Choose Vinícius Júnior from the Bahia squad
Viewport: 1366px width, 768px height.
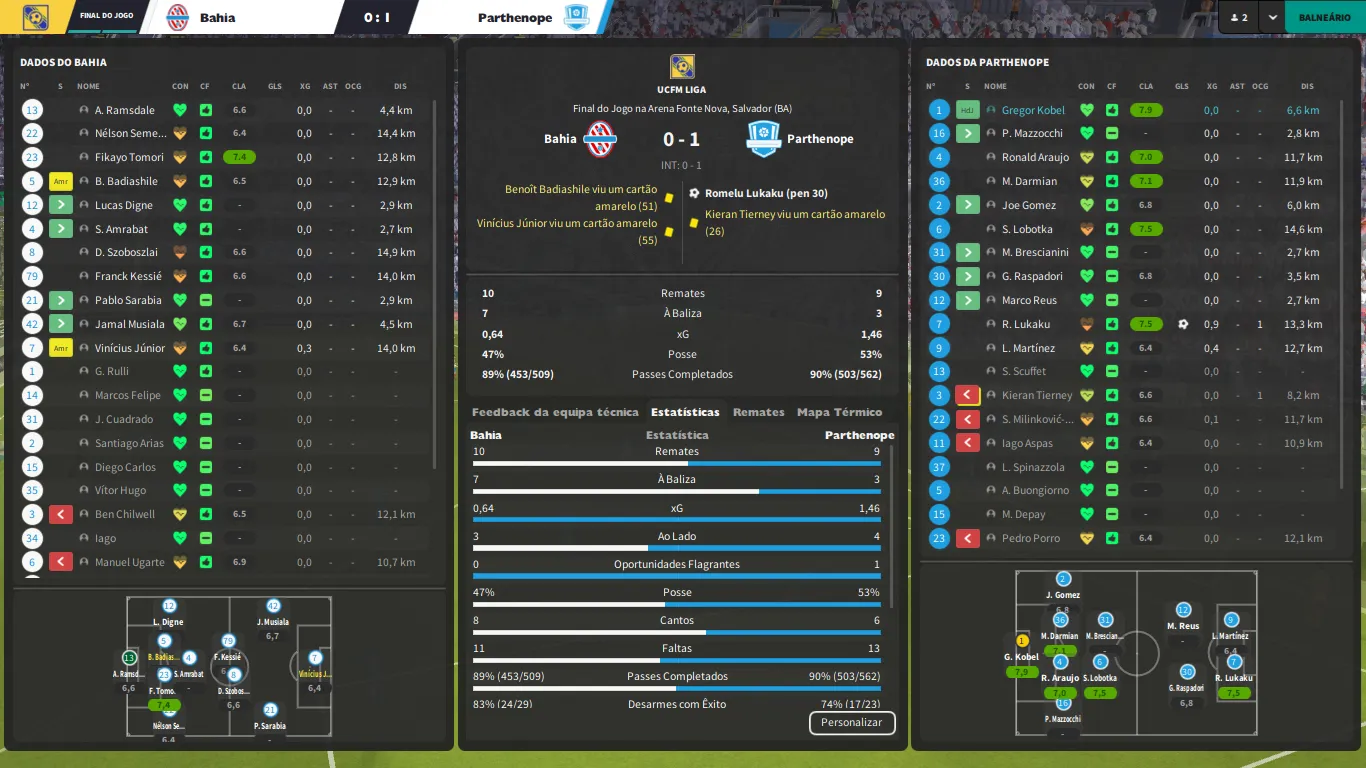pyautogui.click(x=129, y=348)
